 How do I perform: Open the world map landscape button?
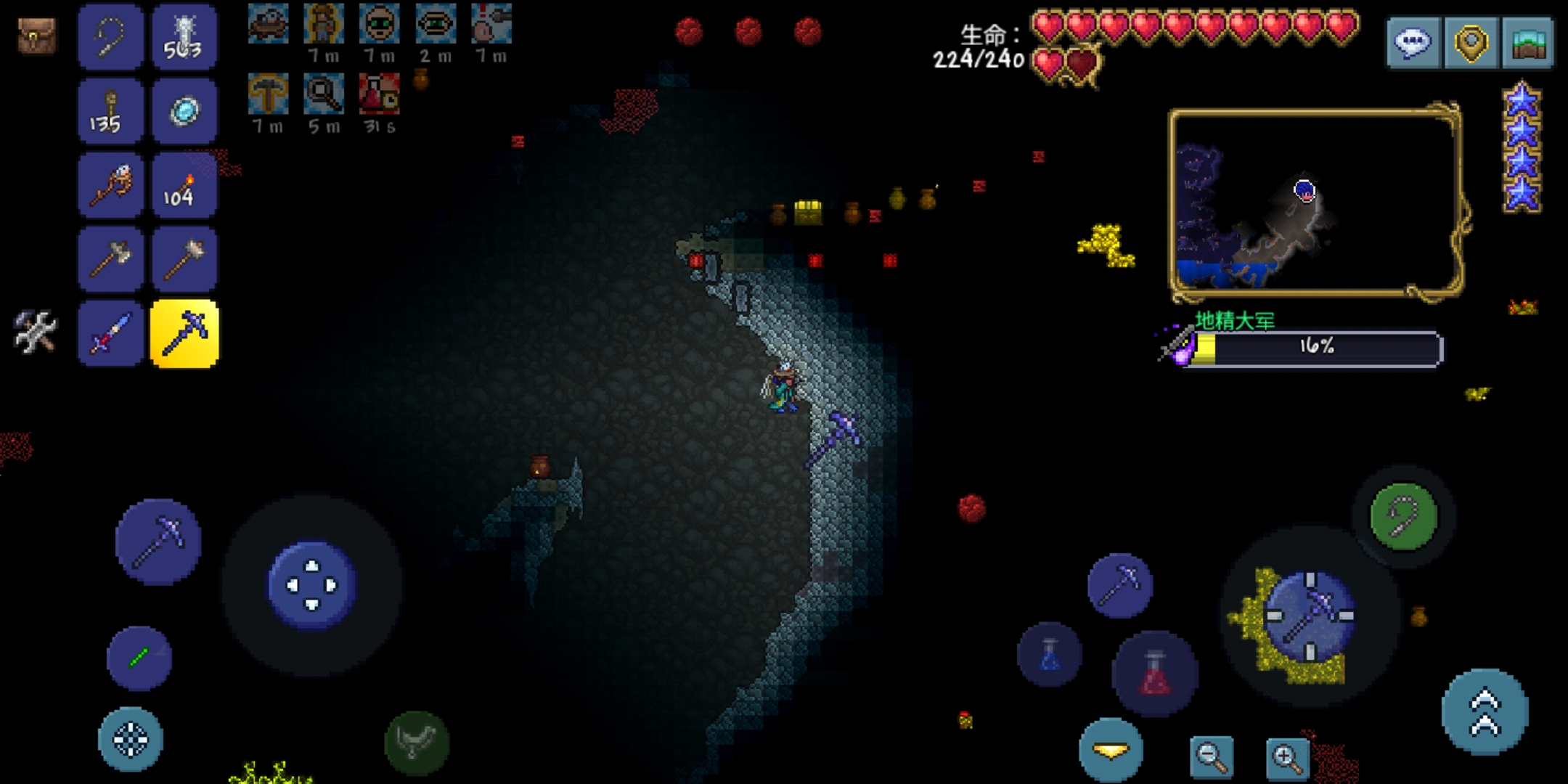pos(1529,44)
